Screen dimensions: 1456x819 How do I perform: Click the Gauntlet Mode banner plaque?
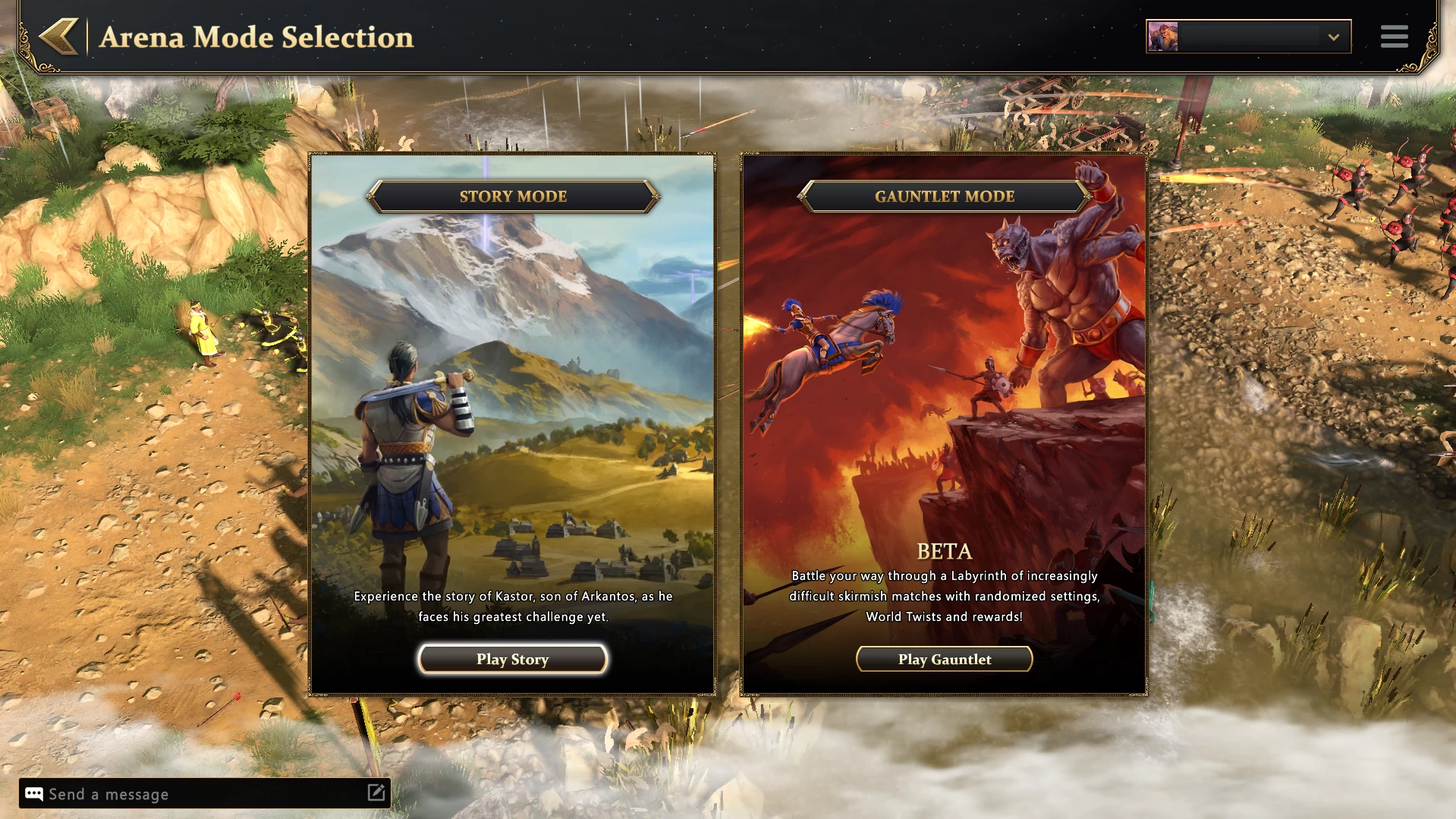944,196
